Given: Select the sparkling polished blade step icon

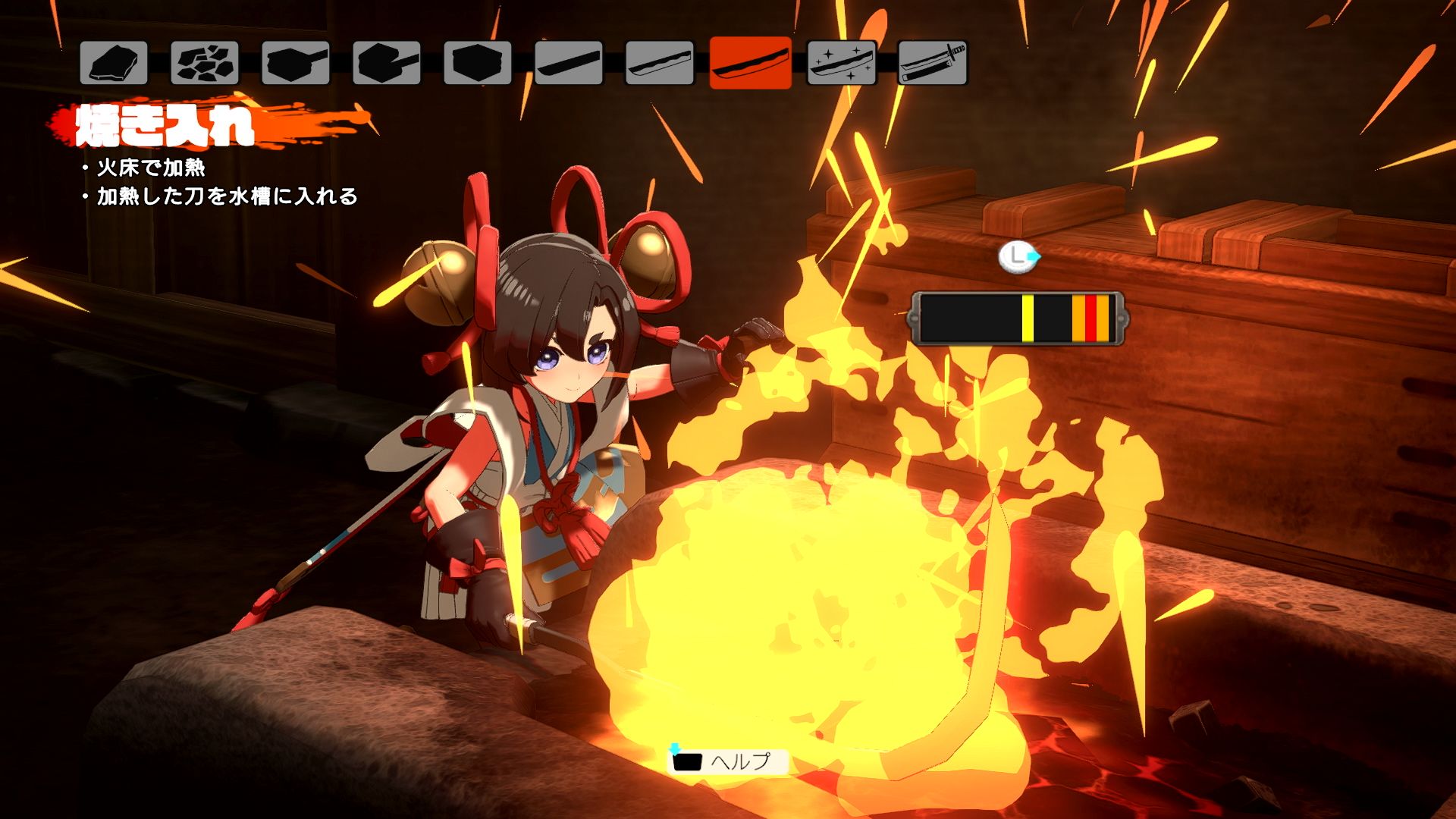Looking at the screenshot, I should pyautogui.click(x=842, y=62).
